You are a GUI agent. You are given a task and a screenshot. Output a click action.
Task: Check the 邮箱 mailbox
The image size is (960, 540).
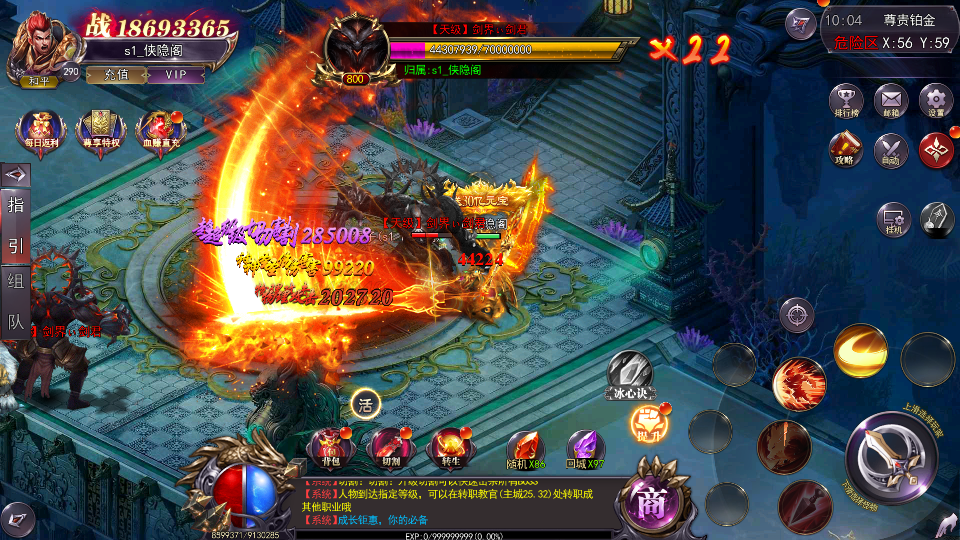891,101
